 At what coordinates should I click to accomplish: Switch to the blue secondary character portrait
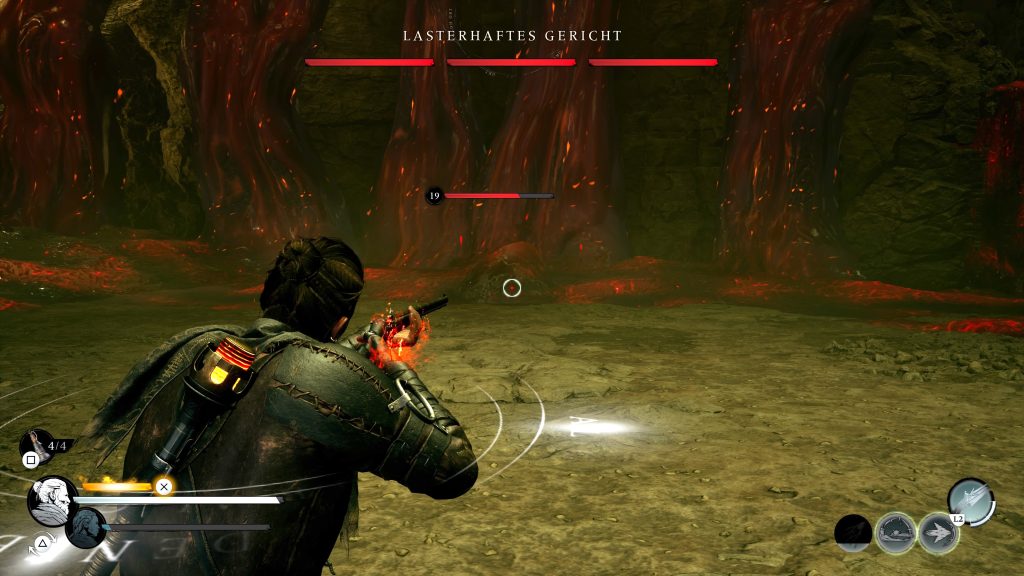pyautogui.click(x=87, y=528)
